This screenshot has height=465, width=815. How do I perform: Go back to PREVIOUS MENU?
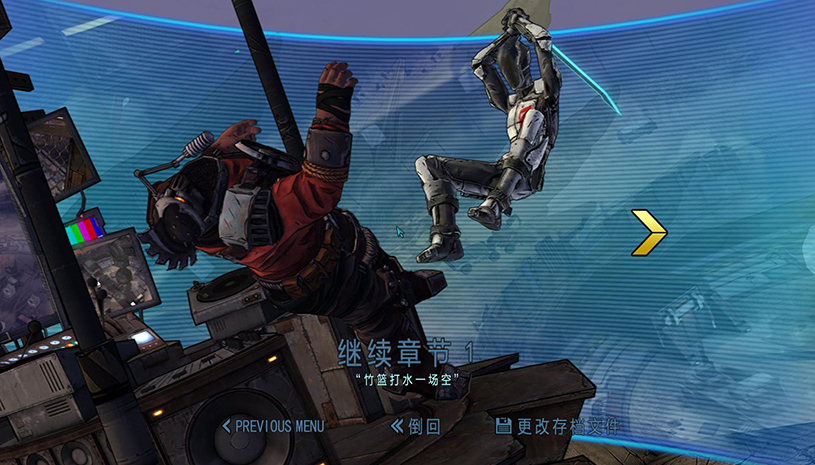273,426
